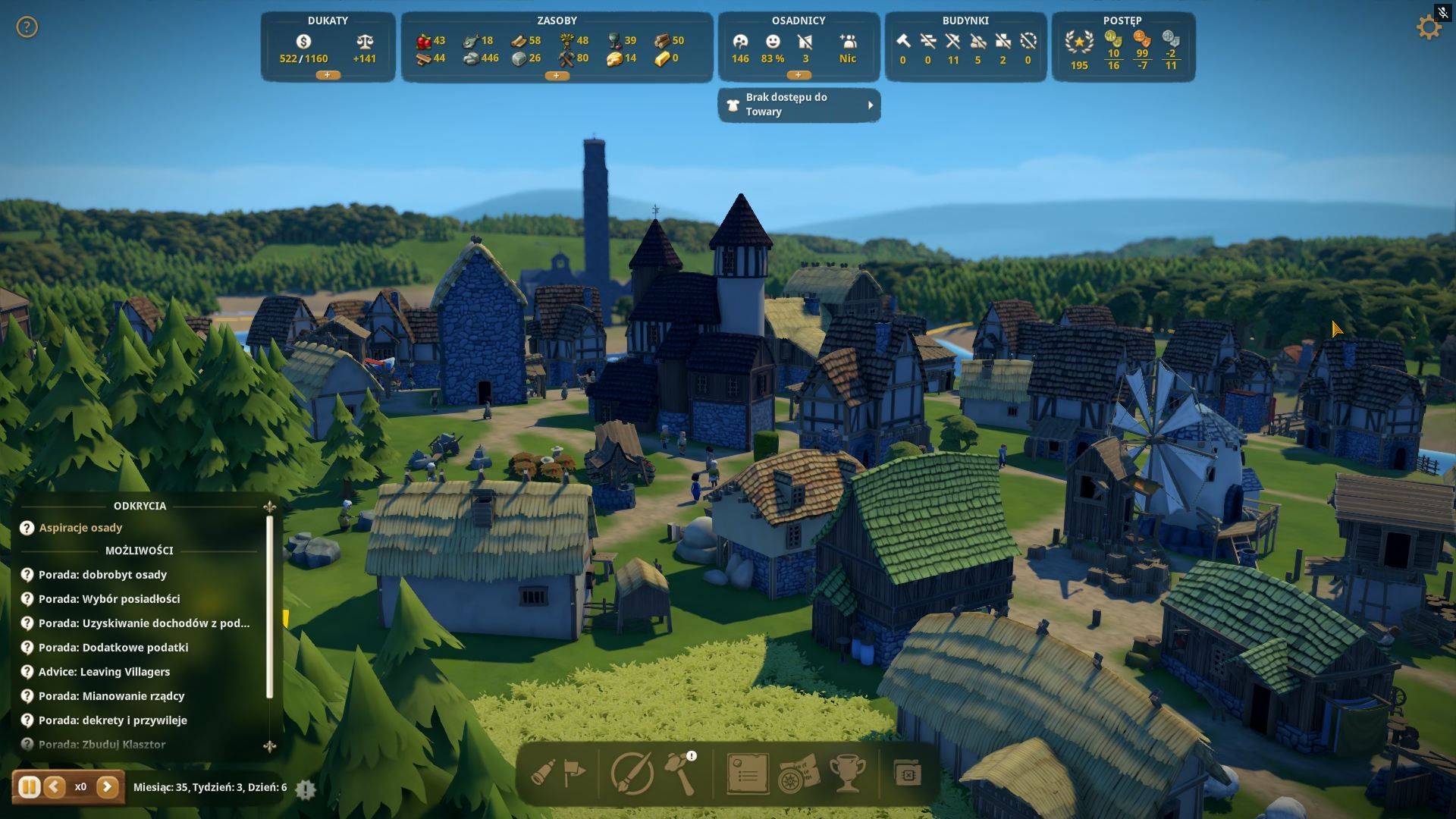Image resolution: width=1456 pixels, height=819 pixels.
Task: Toggle the pause button
Action: point(29,787)
